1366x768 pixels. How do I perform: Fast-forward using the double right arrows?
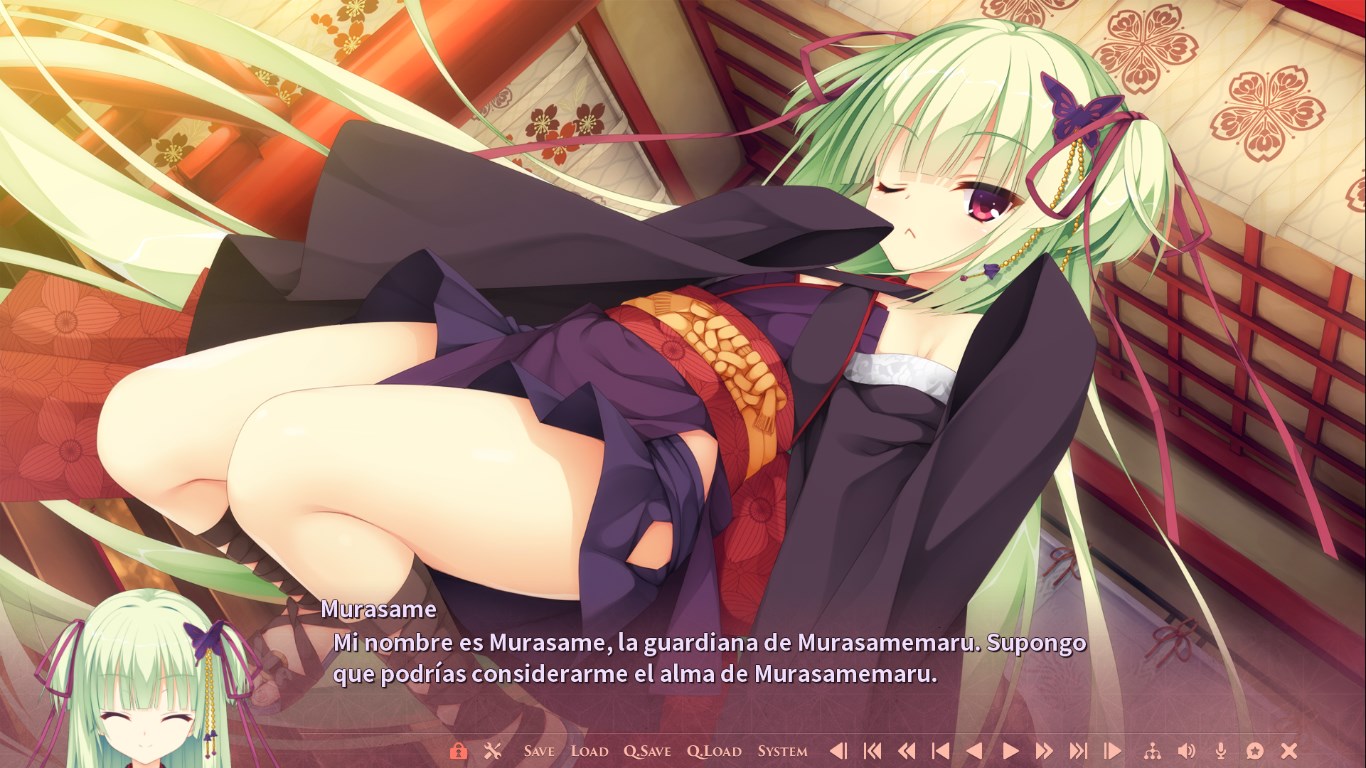click(1044, 751)
